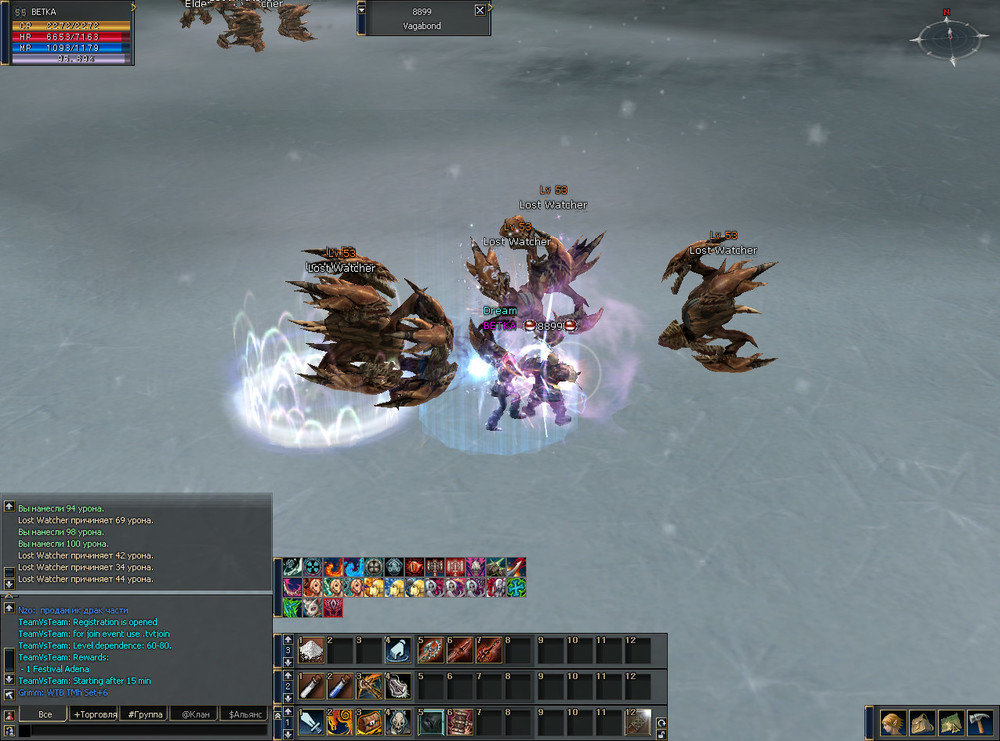This screenshot has width=1000, height=741.
Task: Use the blue mana potion slot
Action: [x=341, y=687]
